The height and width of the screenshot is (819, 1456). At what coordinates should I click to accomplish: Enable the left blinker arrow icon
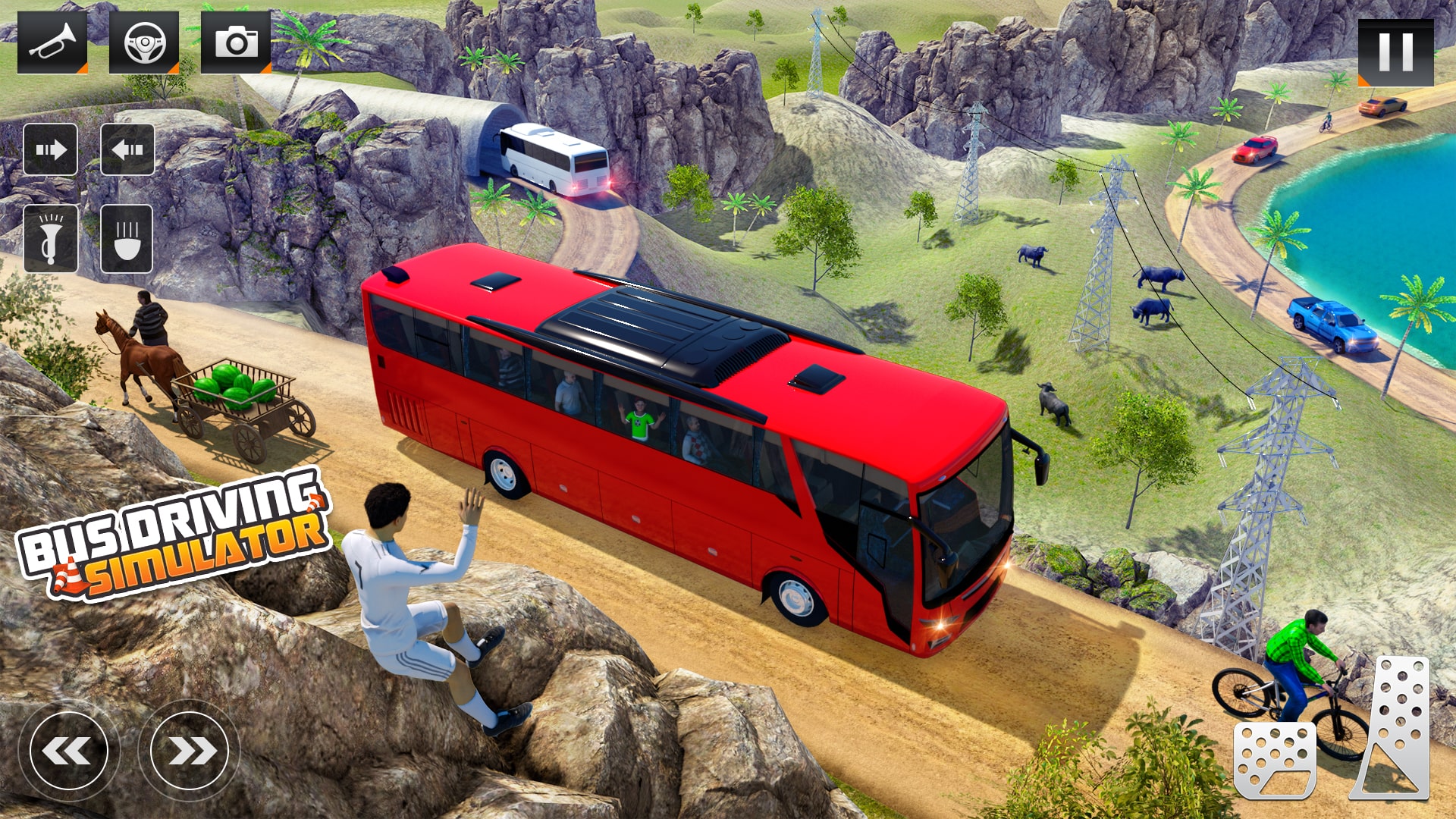pyautogui.click(x=128, y=149)
